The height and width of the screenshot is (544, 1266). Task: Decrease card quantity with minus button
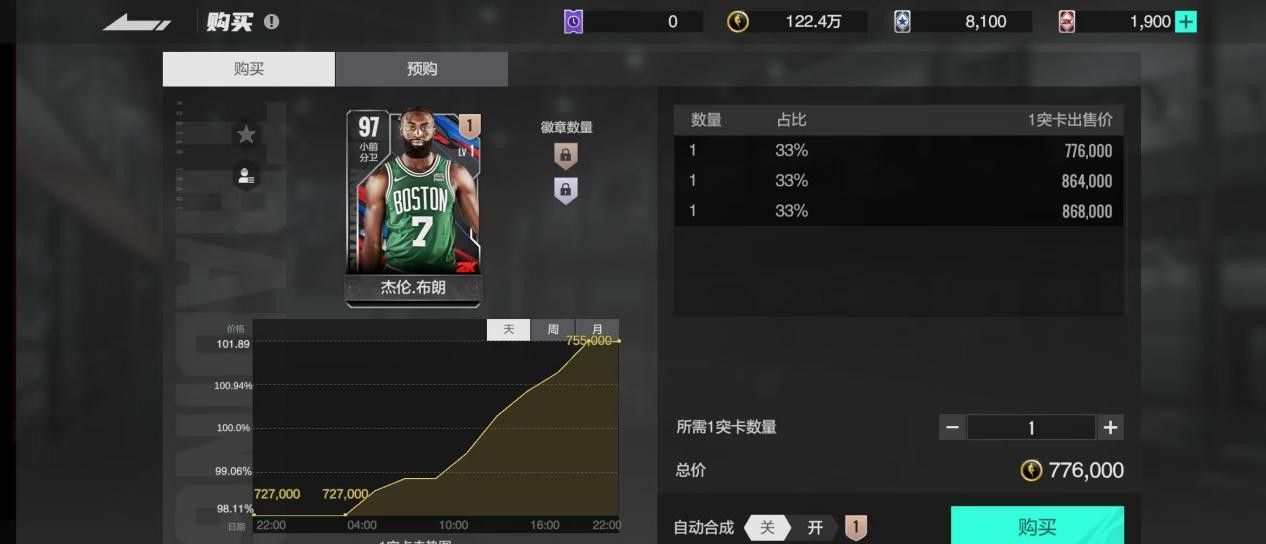[x=952, y=428]
